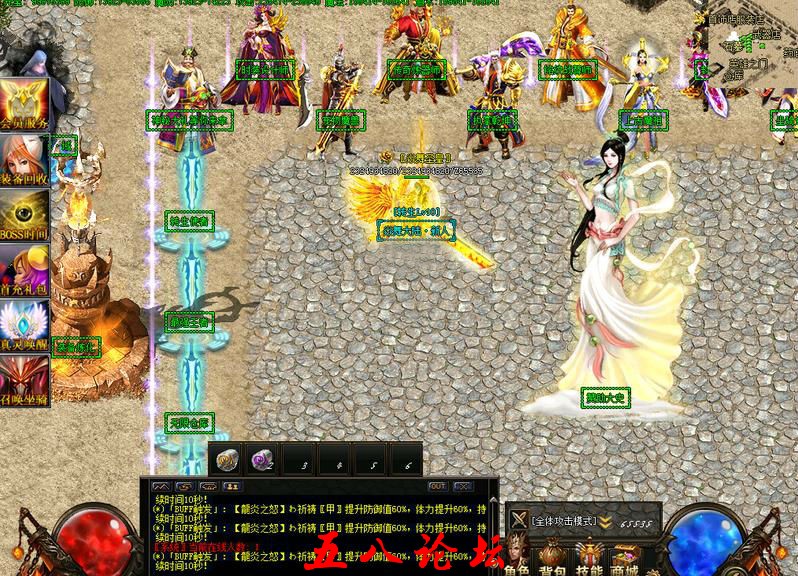The image size is (798, 576).
Task: Open the 装备回收 equipment recycling icon
Action: (25, 160)
